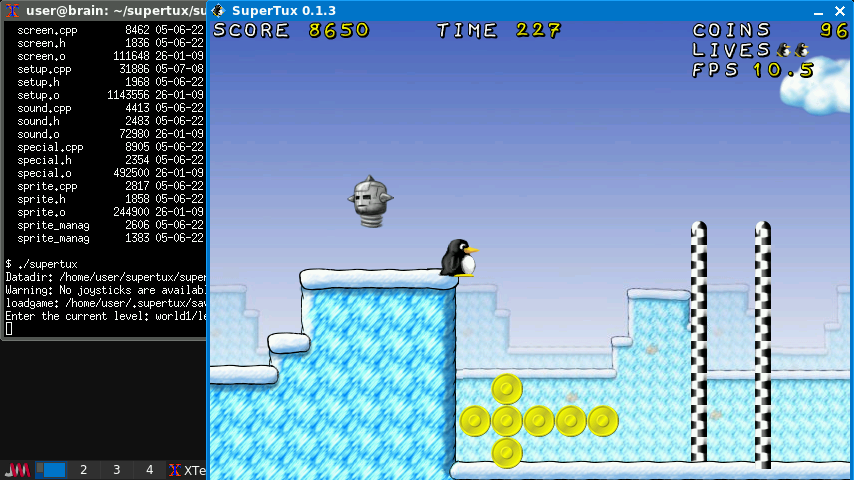Close the SuperTux 0.1.3 window
The height and width of the screenshot is (480, 854).
(x=840, y=11)
